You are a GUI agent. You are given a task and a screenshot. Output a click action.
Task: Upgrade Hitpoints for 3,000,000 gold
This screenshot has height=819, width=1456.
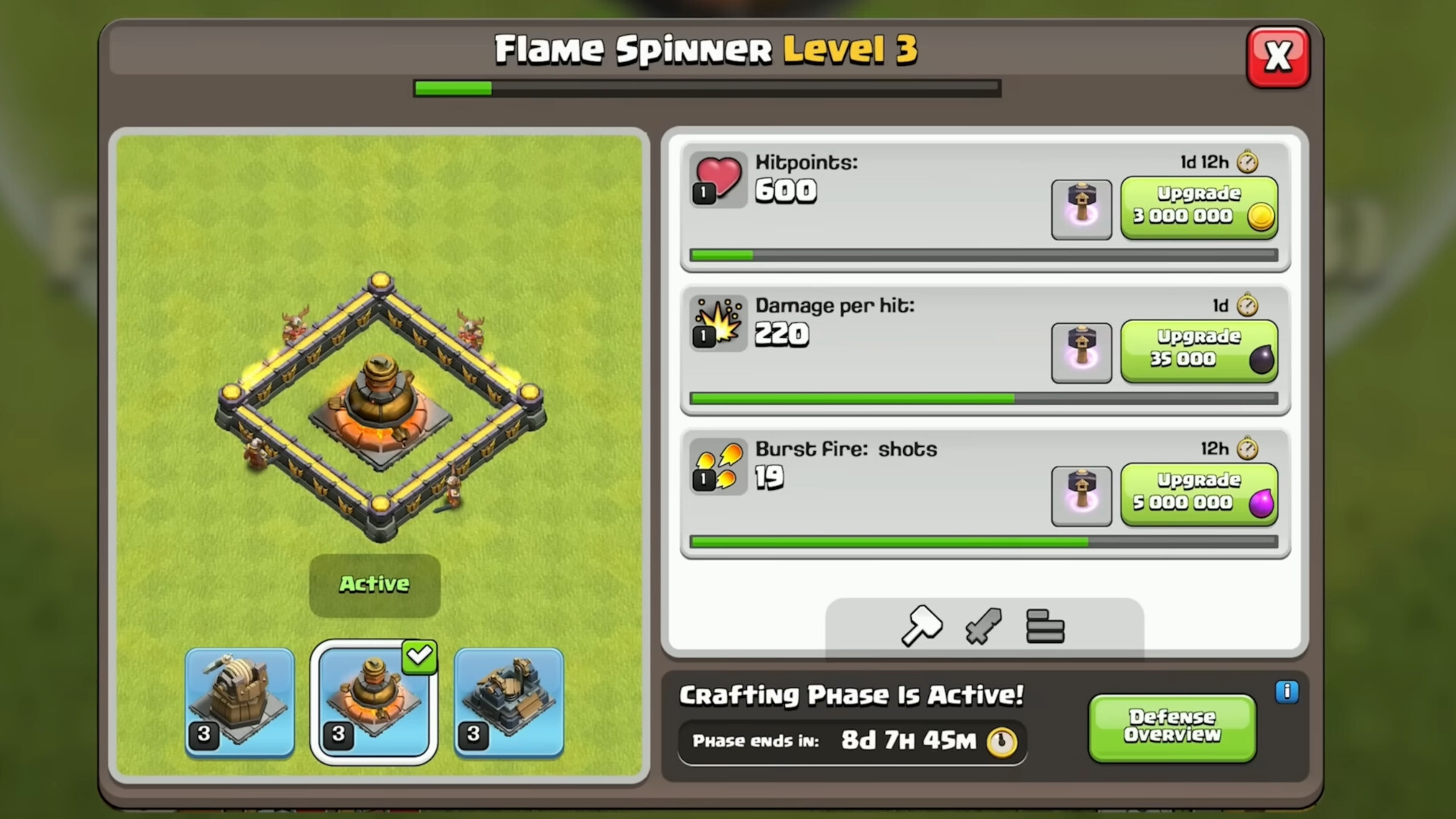click(1199, 205)
